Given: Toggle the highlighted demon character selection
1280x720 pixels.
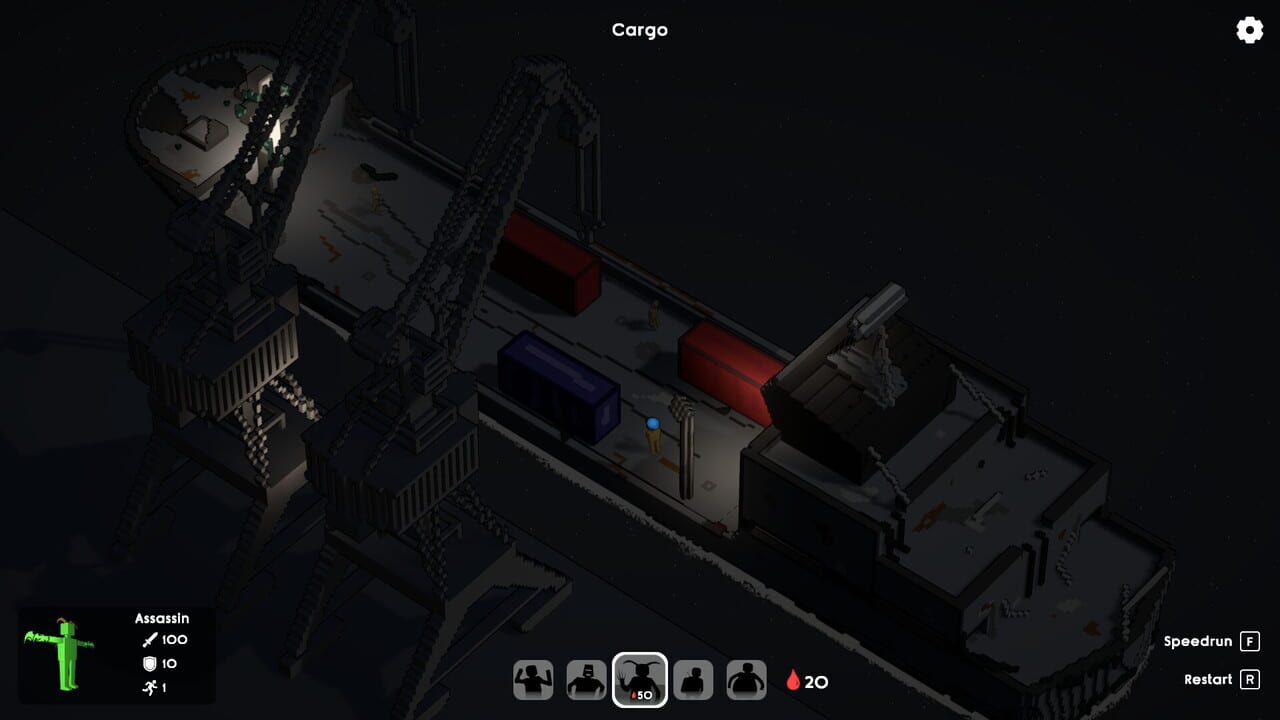Looking at the screenshot, I should (x=639, y=678).
